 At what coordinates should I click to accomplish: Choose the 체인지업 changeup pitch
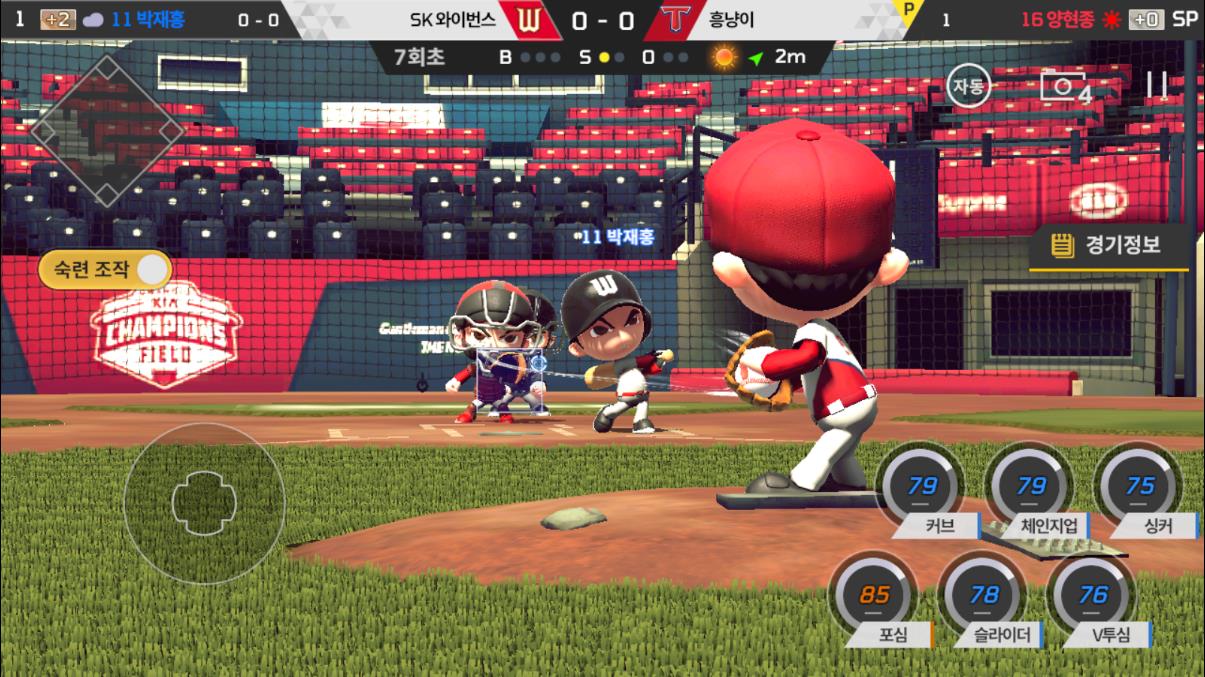1030,489
